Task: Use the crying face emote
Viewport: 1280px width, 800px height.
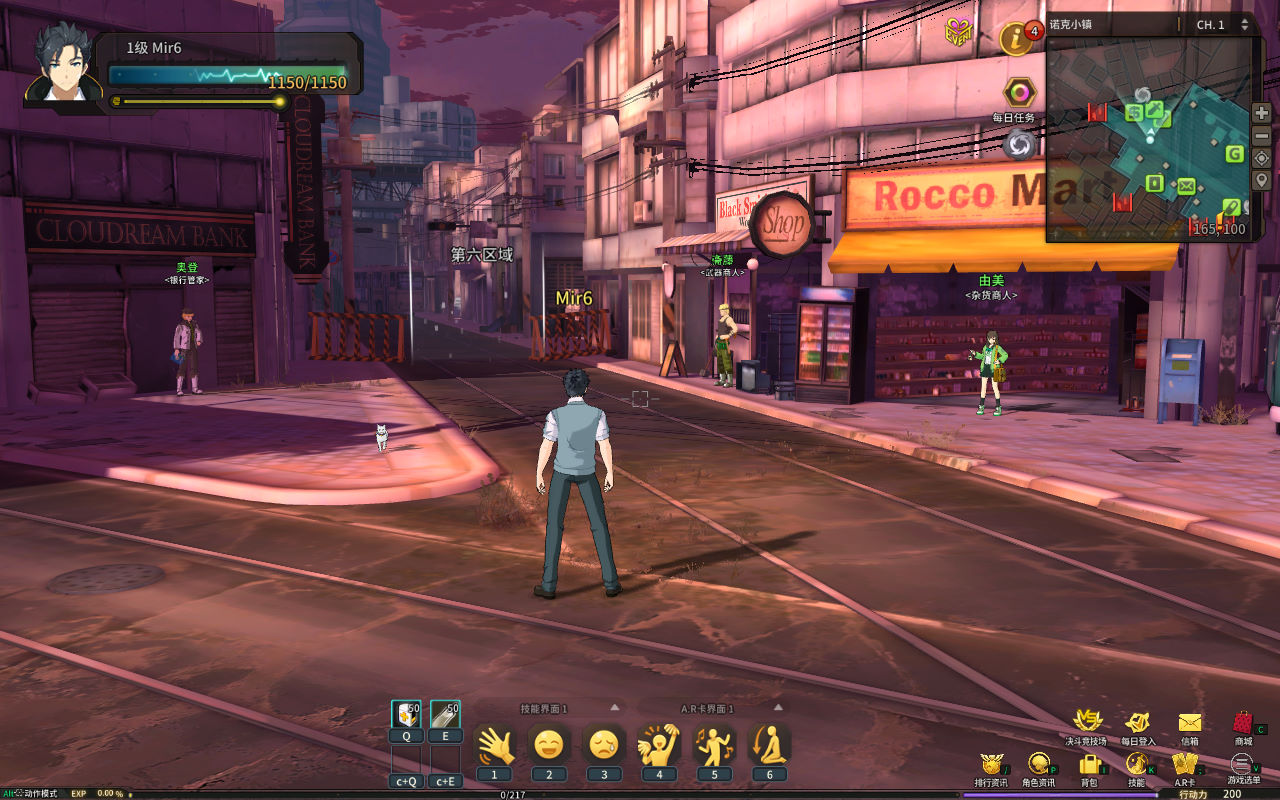Action: 603,745
